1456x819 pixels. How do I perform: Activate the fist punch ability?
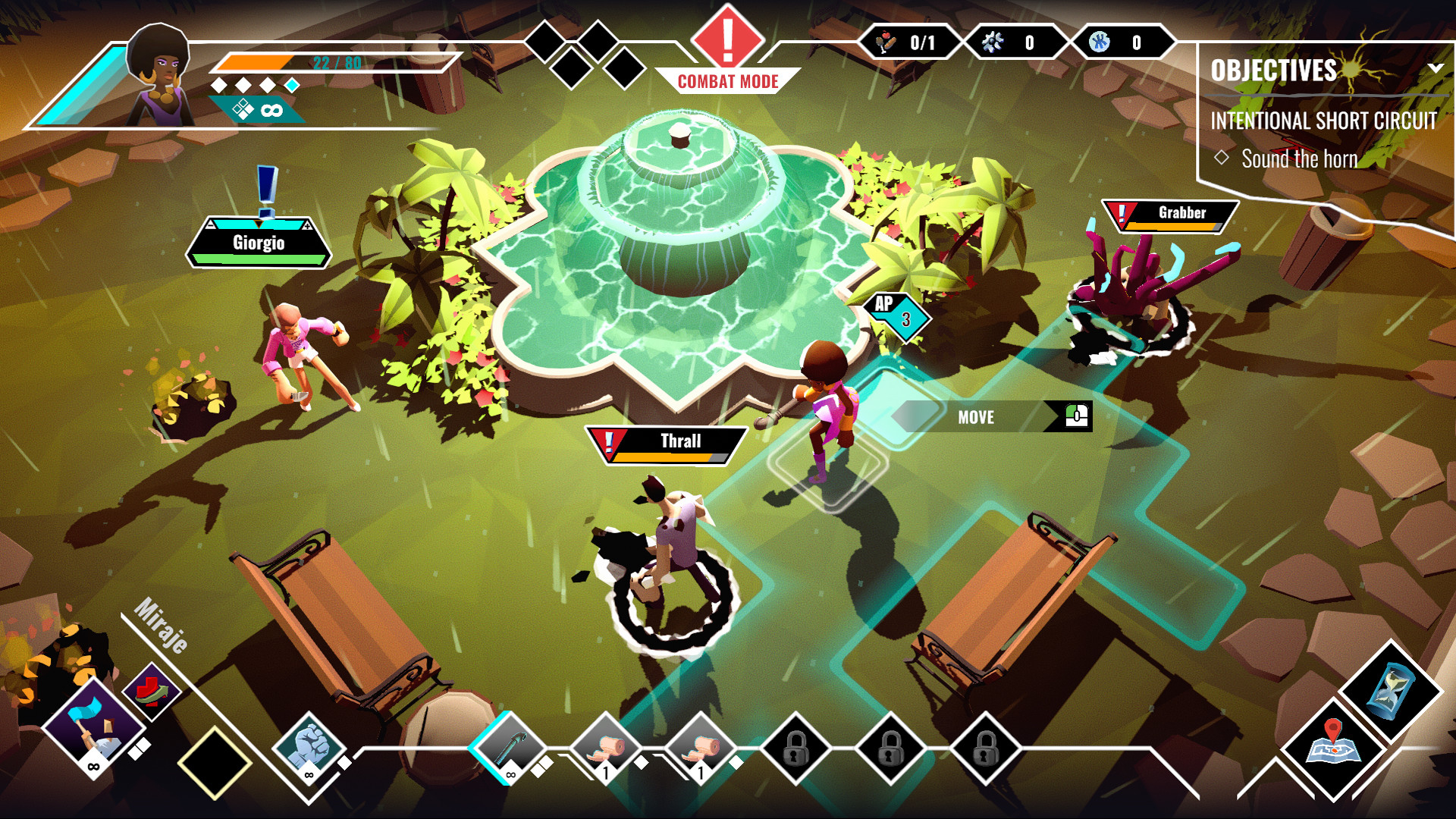tap(309, 747)
